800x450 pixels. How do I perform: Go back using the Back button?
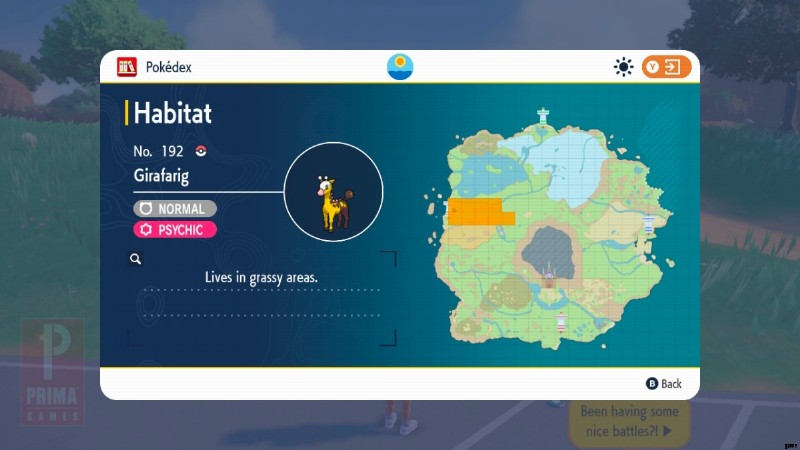click(664, 383)
